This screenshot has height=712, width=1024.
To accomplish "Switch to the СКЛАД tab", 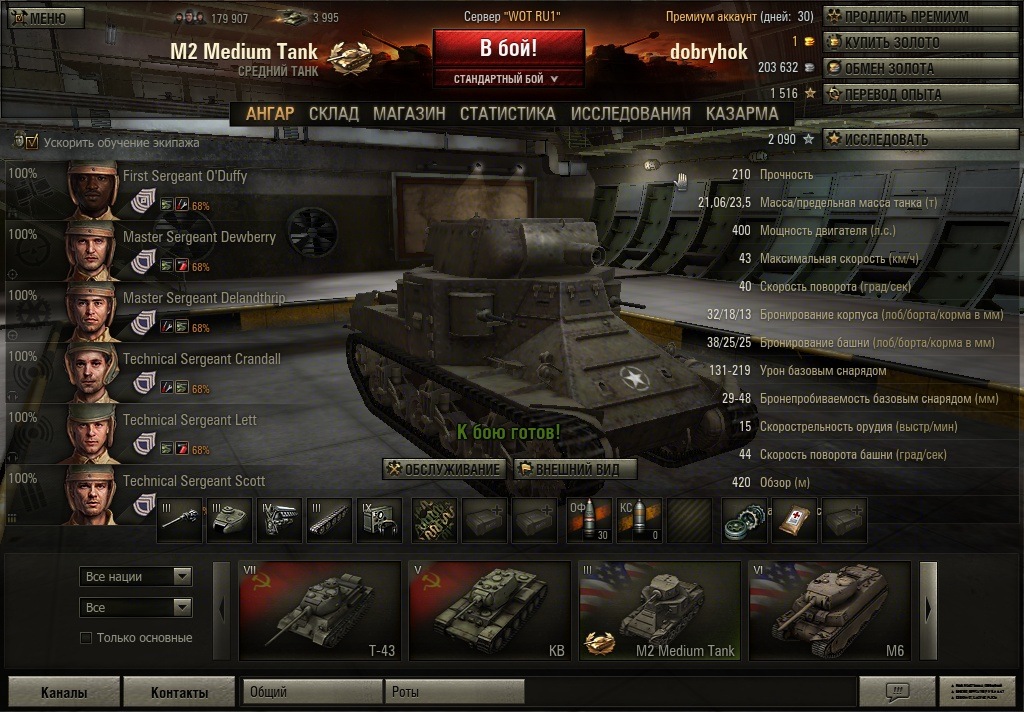I will [x=333, y=113].
